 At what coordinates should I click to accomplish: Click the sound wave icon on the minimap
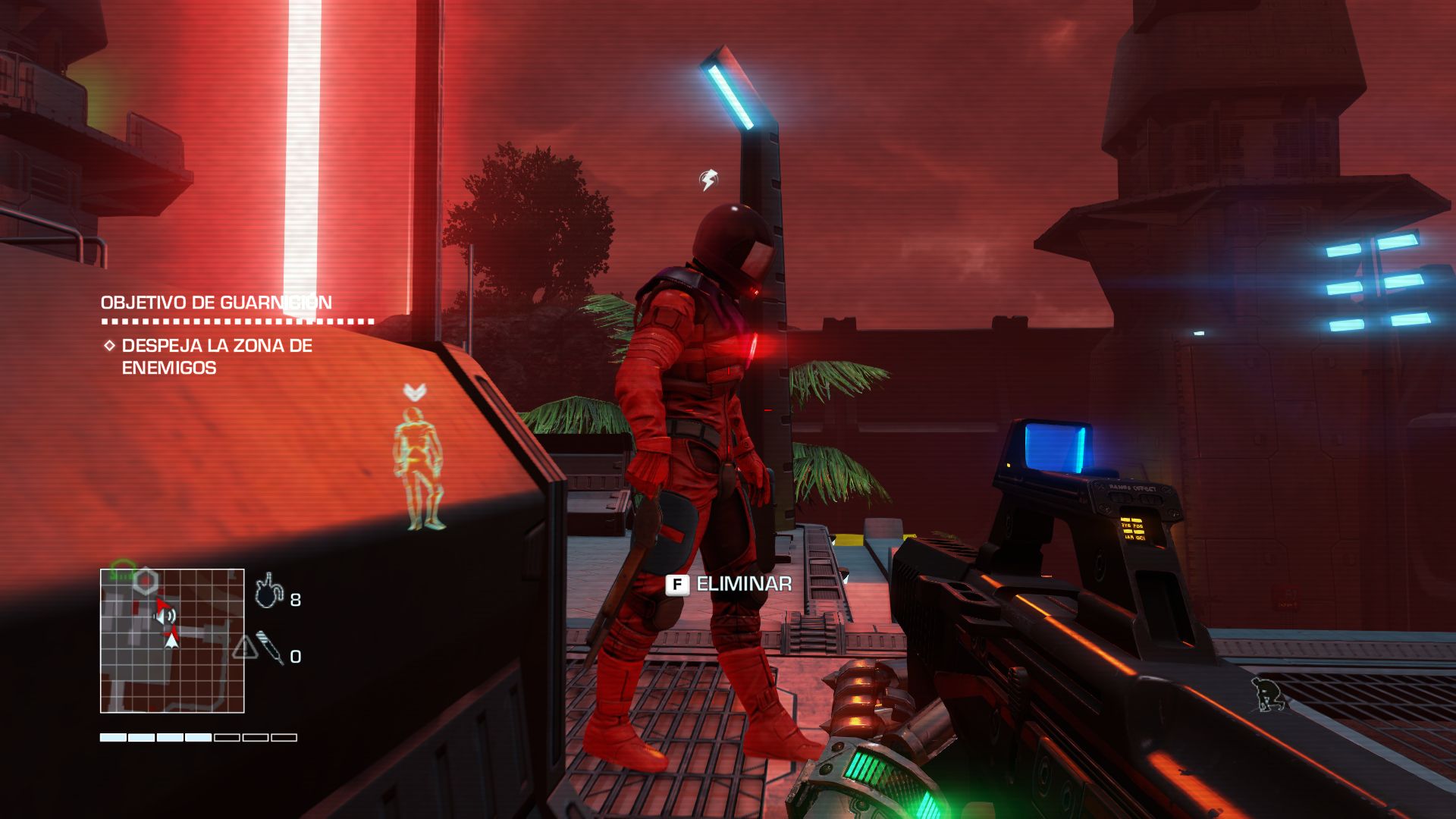click(168, 616)
